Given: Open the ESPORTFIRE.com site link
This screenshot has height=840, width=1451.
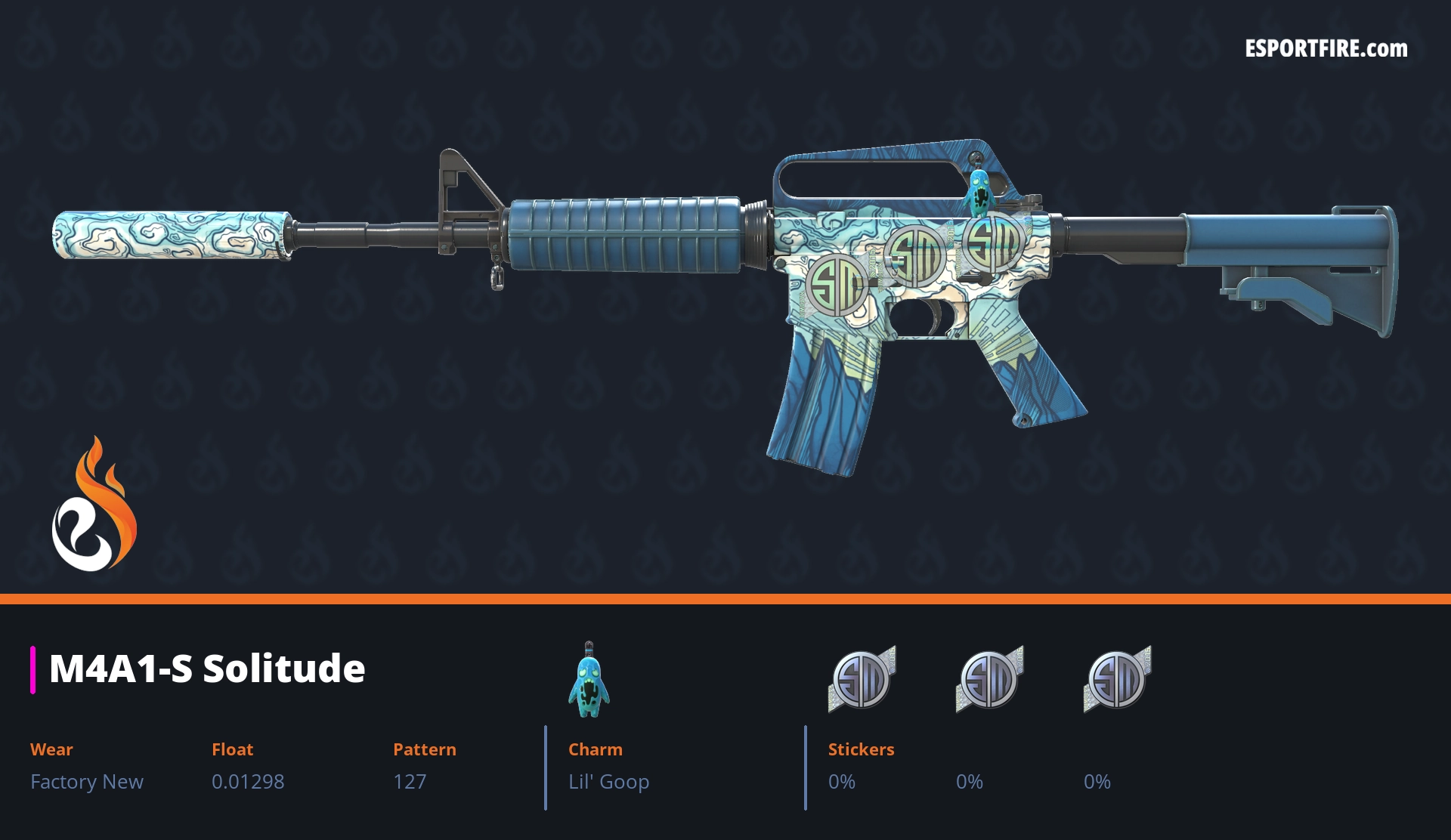Looking at the screenshot, I should point(1326,49).
